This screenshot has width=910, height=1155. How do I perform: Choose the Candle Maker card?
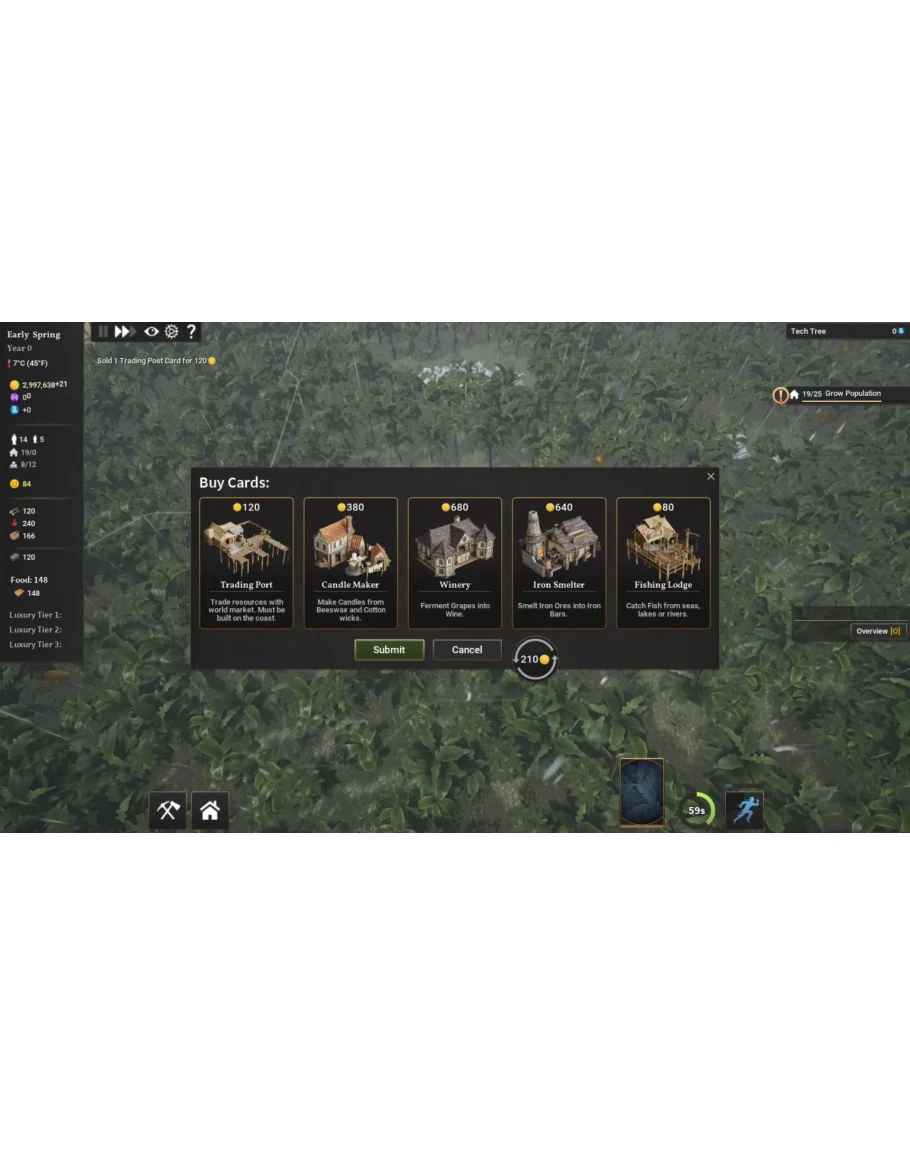[350, 562]
